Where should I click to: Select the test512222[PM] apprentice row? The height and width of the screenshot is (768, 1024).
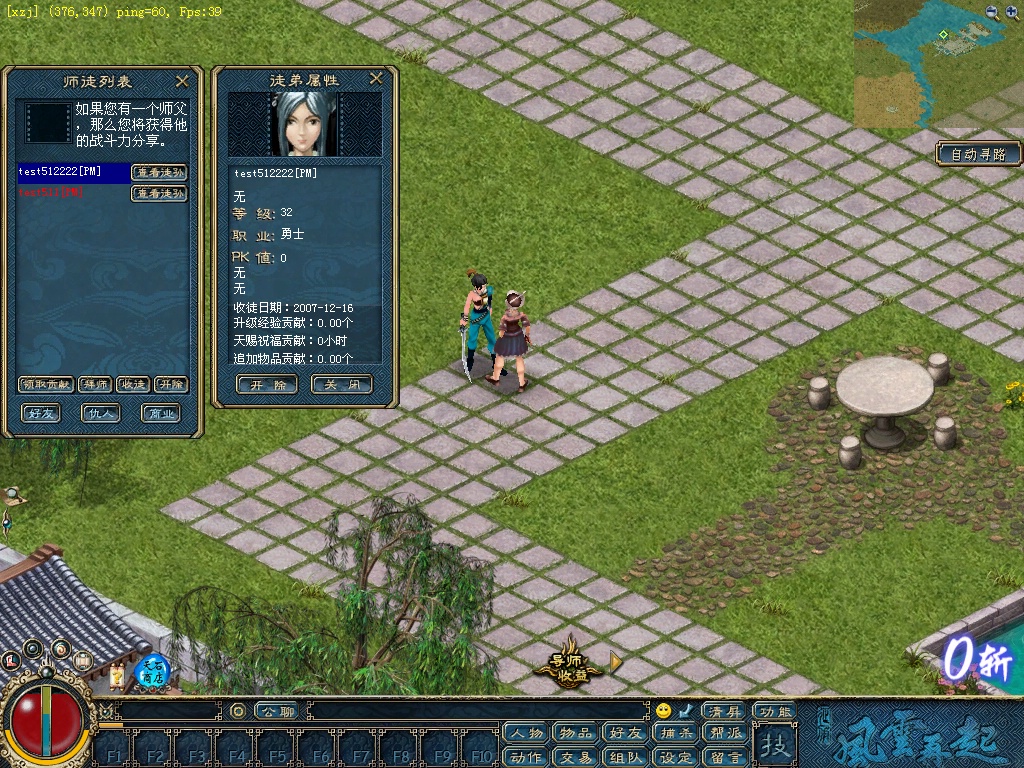click(x=73, y=172)
